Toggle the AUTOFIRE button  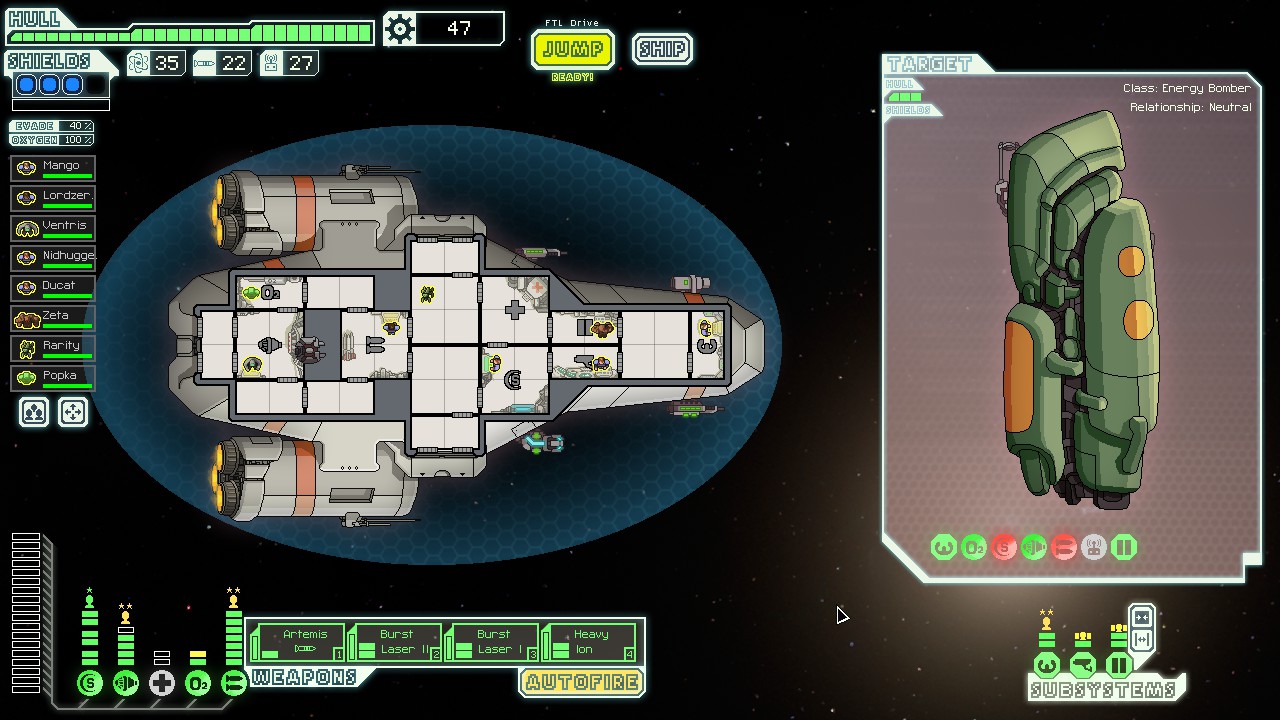581,682
